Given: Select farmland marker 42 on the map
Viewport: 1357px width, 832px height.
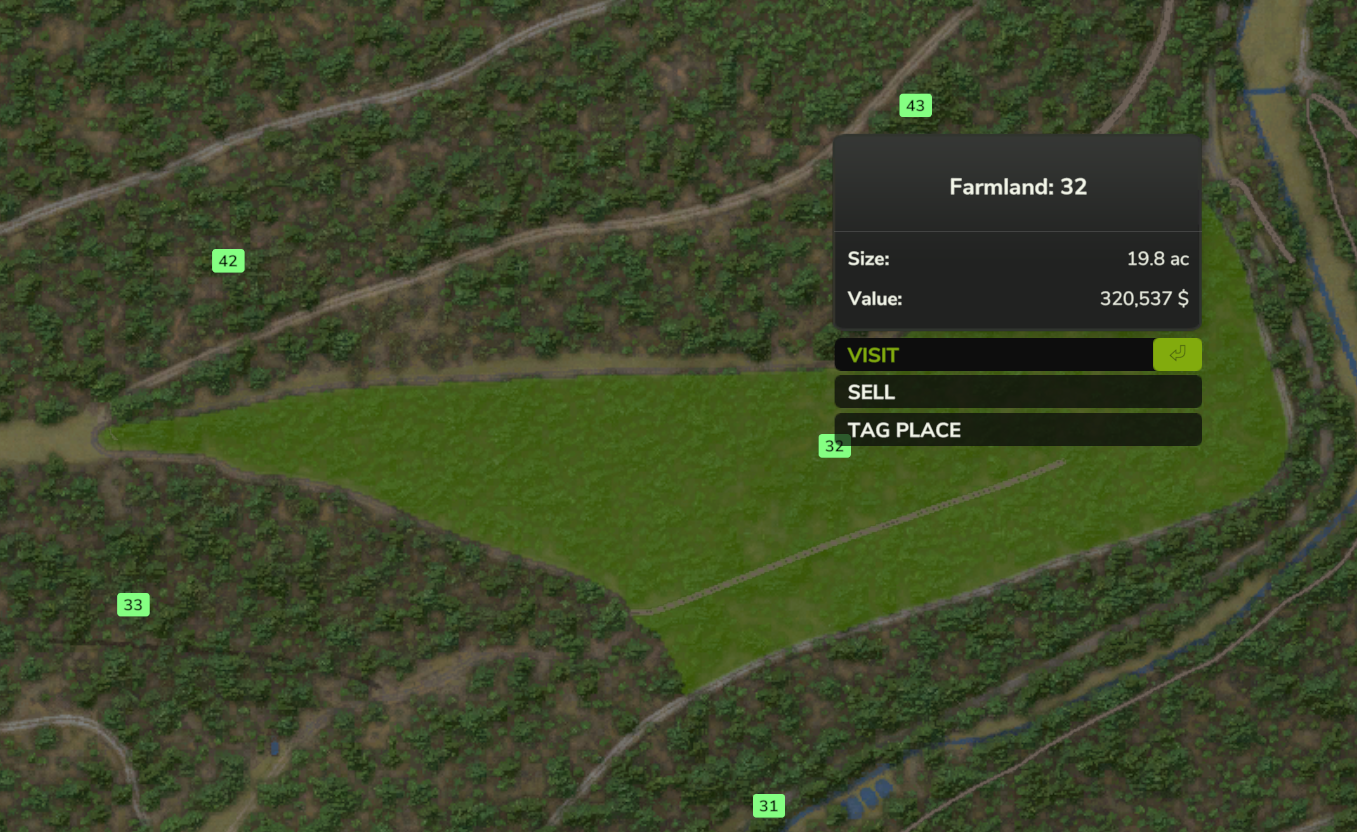Looking at the screenshot, I should [x=228, y=261].
